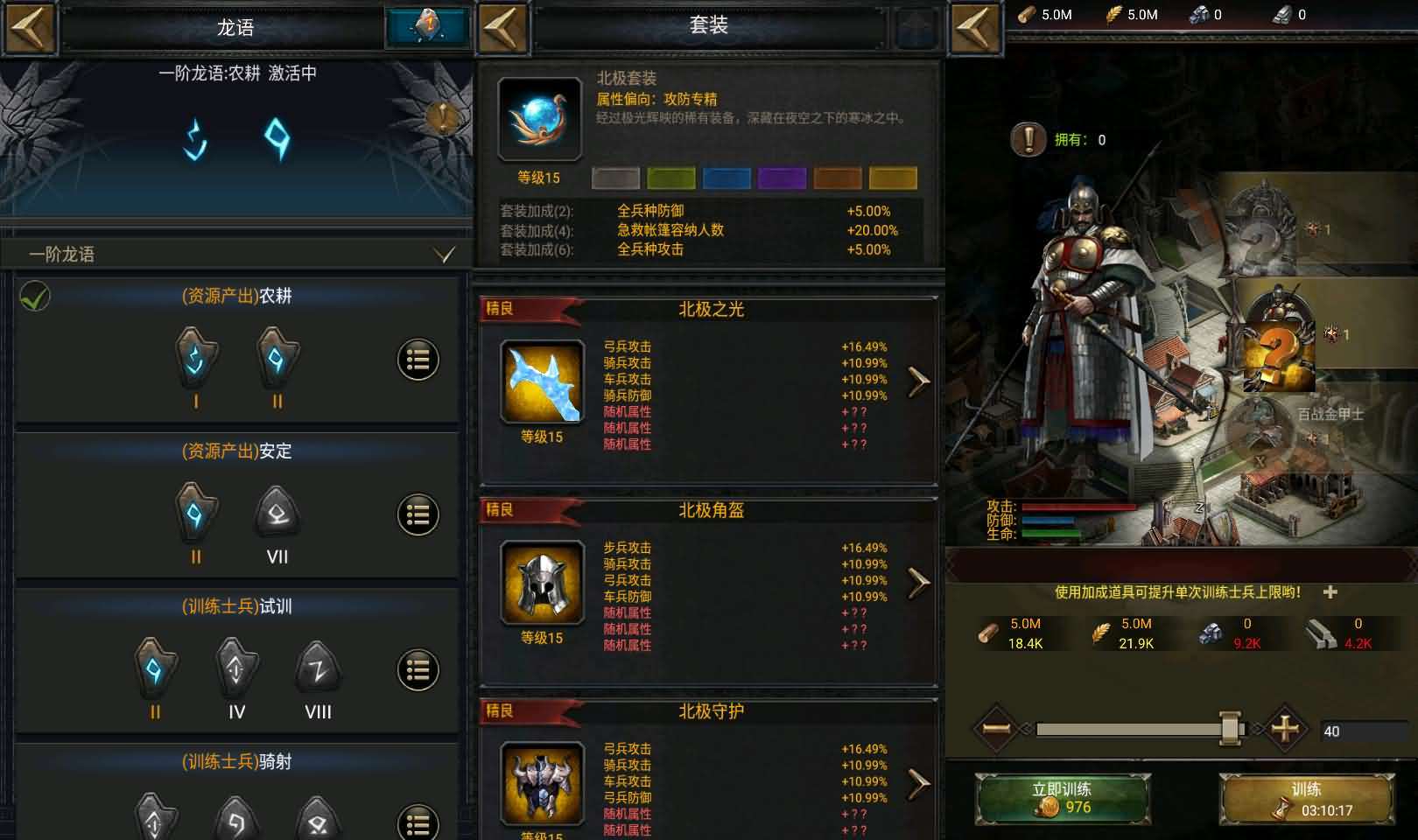Open 北极守护 details via right arrow
Screen dimensions: 1418x840
tap(916, 786)
